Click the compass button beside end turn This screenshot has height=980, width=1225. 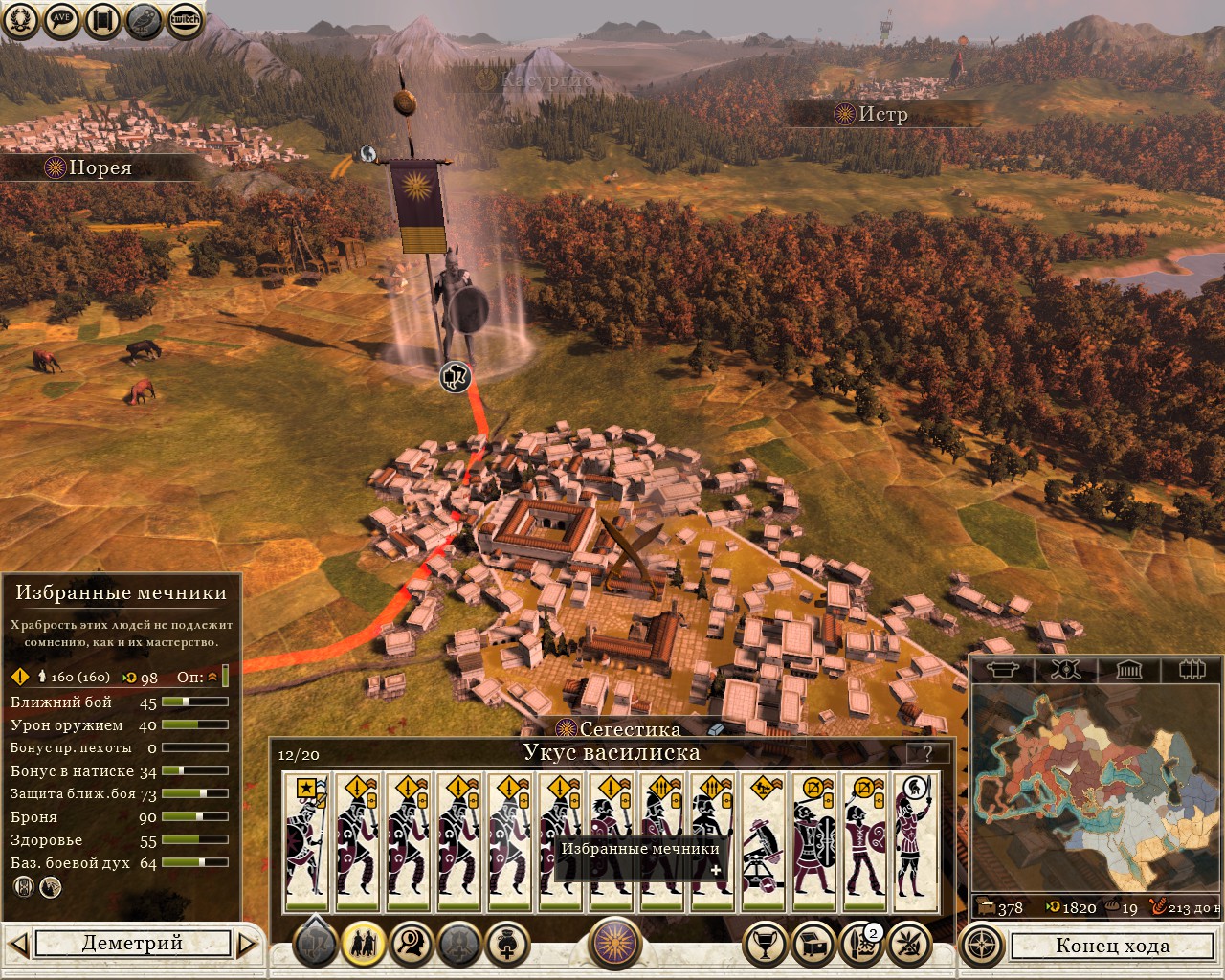(x=981, y=945)
